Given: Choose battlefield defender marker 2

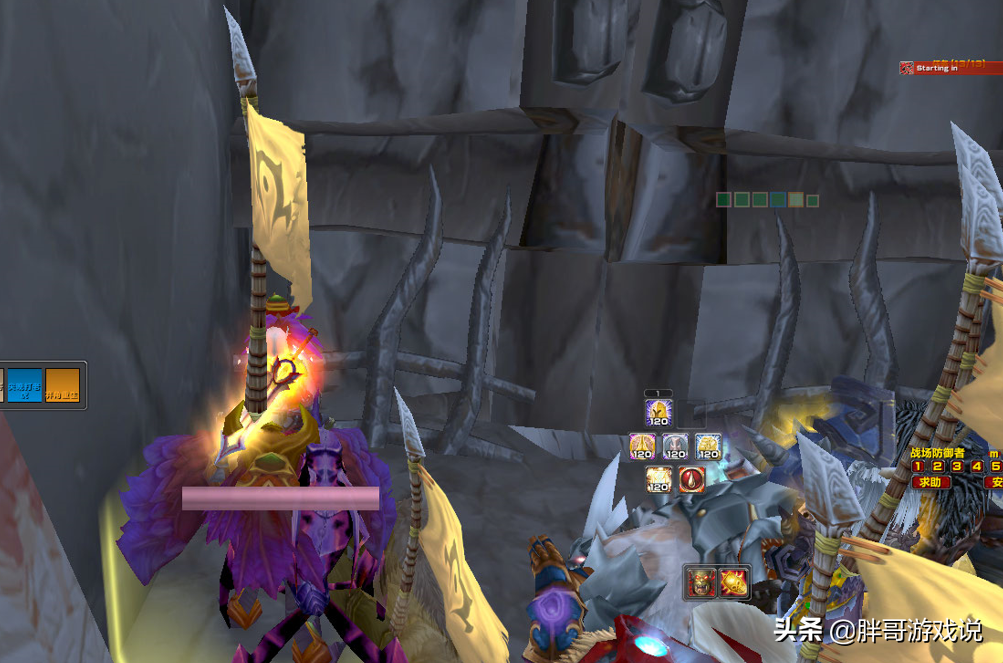Looking at the screenshot, I should (938, 466).
